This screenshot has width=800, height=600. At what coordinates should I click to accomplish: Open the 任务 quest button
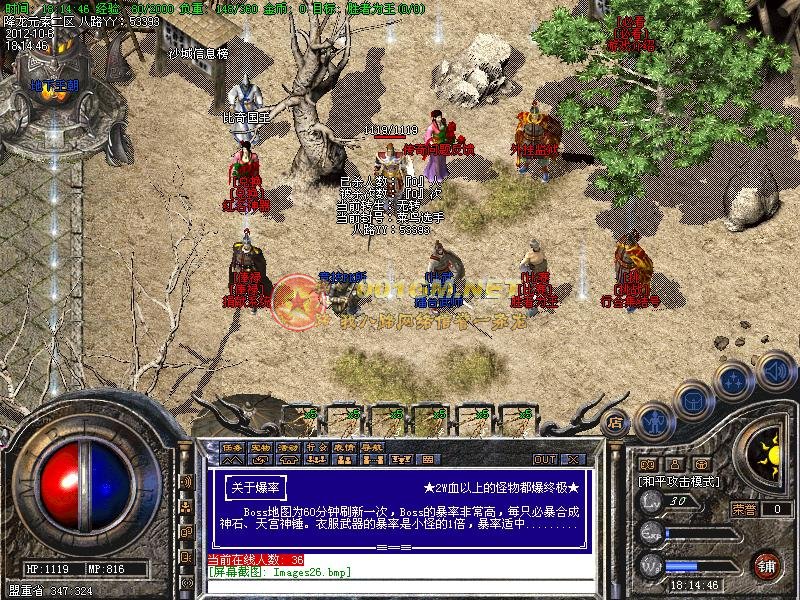point(232,447)
